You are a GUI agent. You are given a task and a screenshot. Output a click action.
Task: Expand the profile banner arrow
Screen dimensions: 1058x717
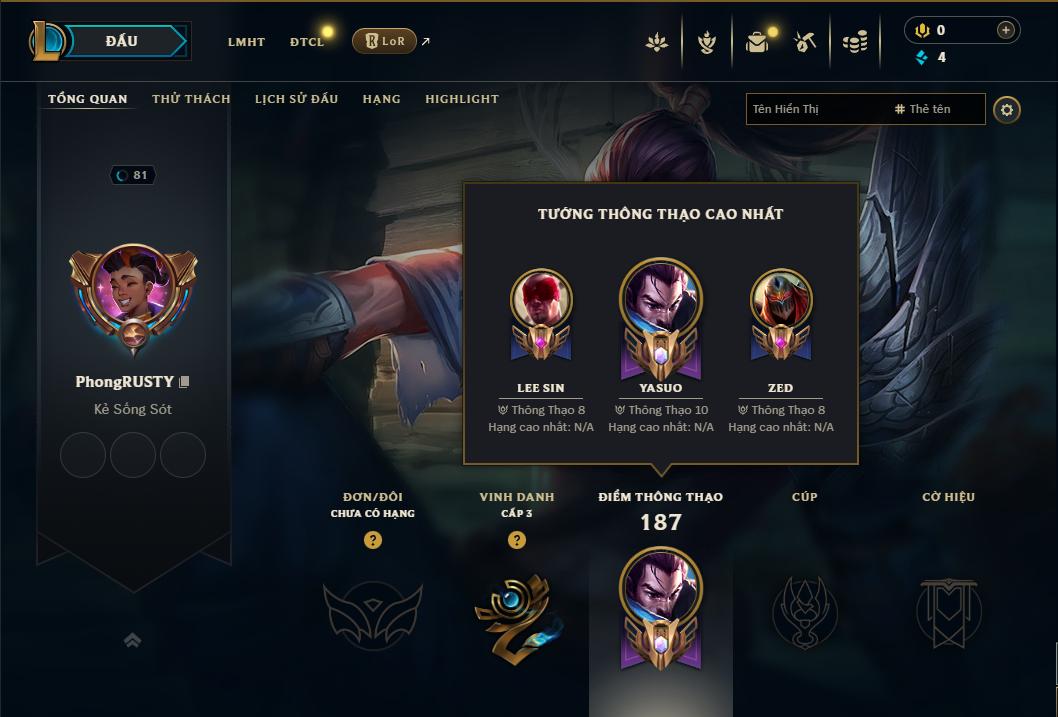coord(132,640)
